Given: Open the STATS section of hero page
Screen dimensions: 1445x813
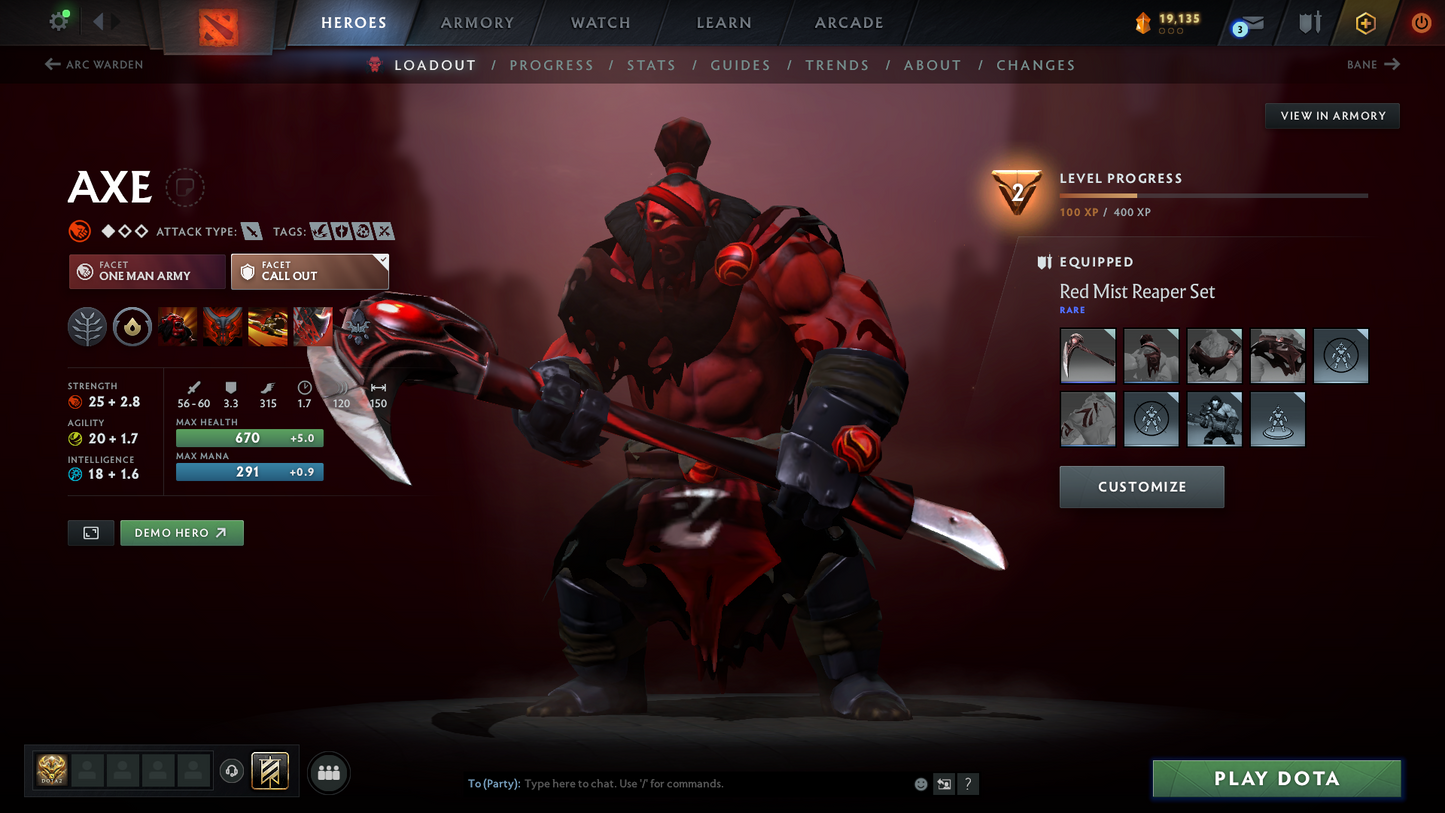Looking at the screenshot, I should 651,64.
